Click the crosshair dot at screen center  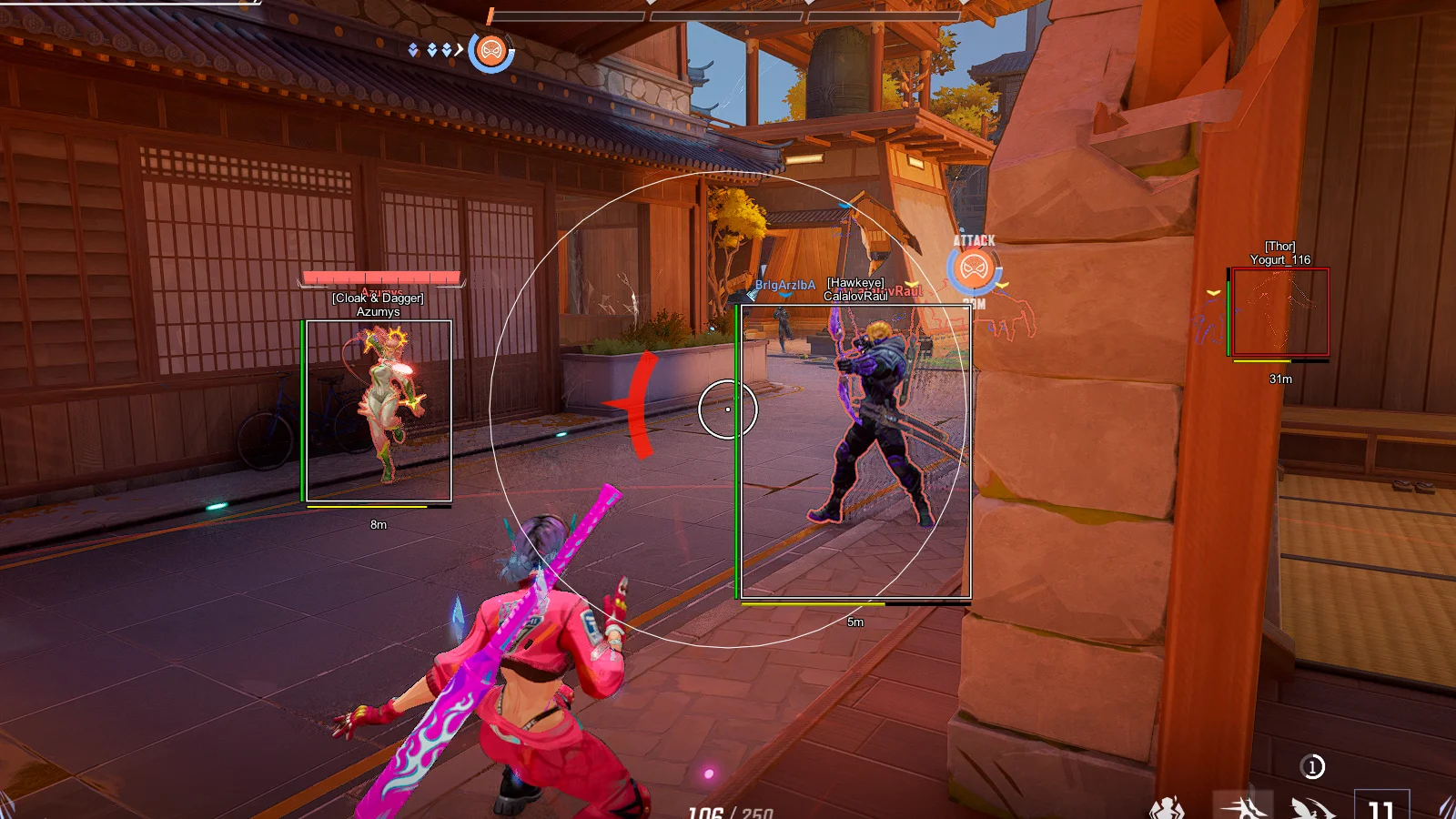(727, 409)
